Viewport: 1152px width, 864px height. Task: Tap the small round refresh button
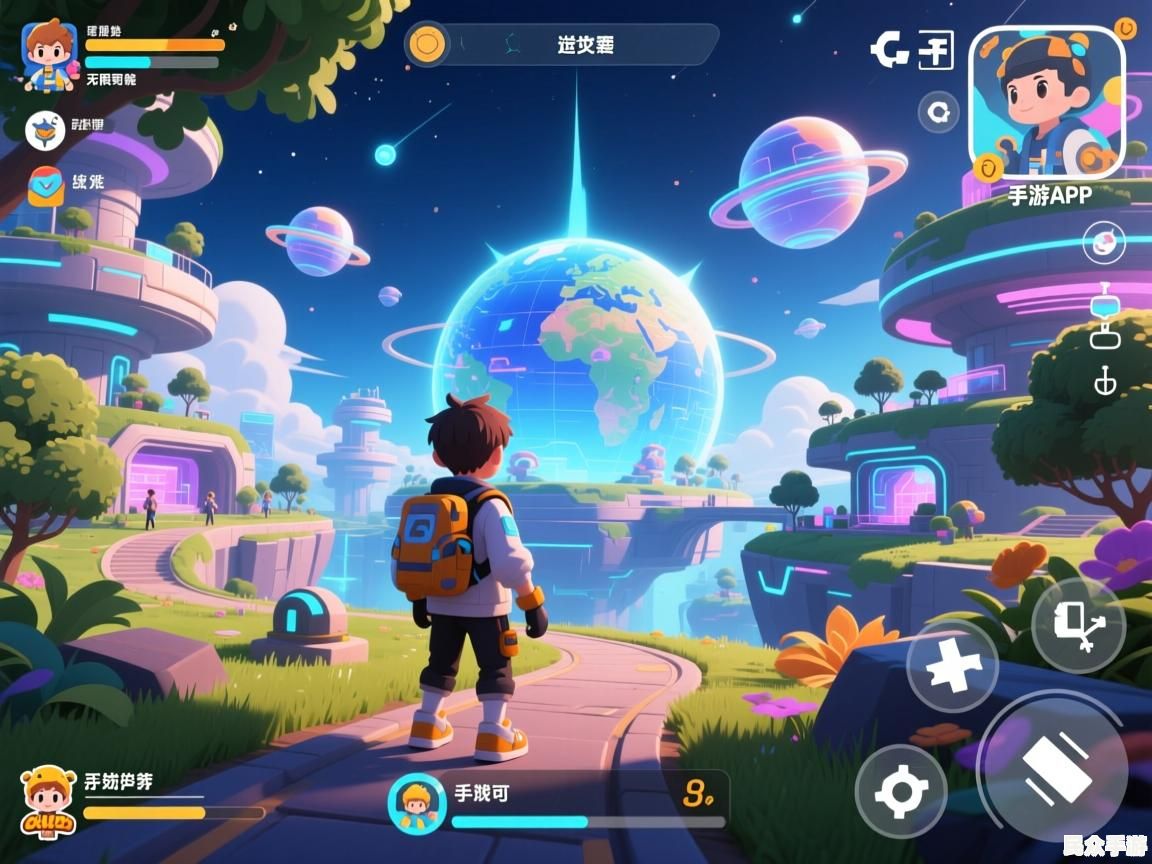tap(938, 112)
